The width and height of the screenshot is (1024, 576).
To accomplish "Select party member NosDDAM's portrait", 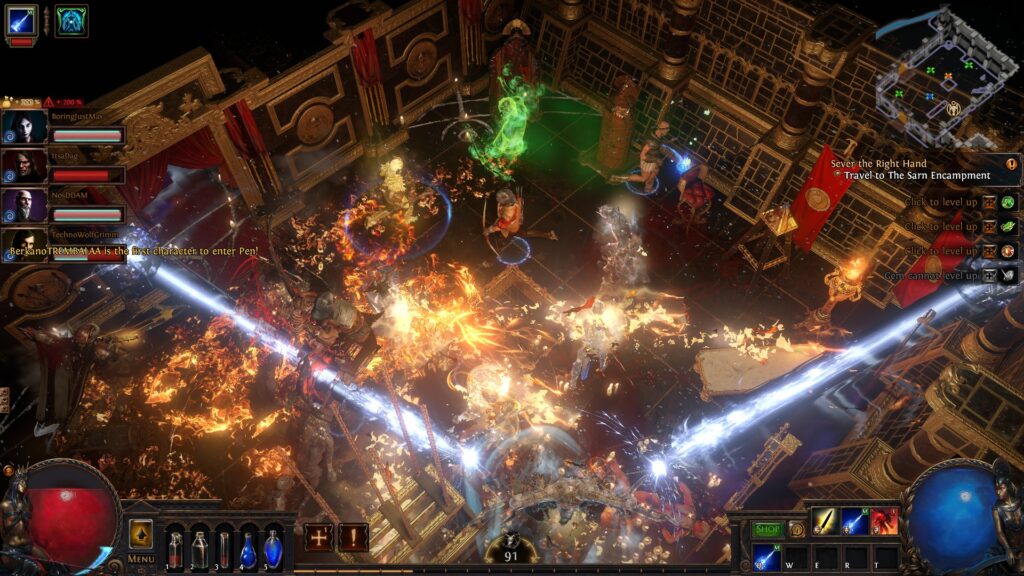I will (x=24, y=206).
